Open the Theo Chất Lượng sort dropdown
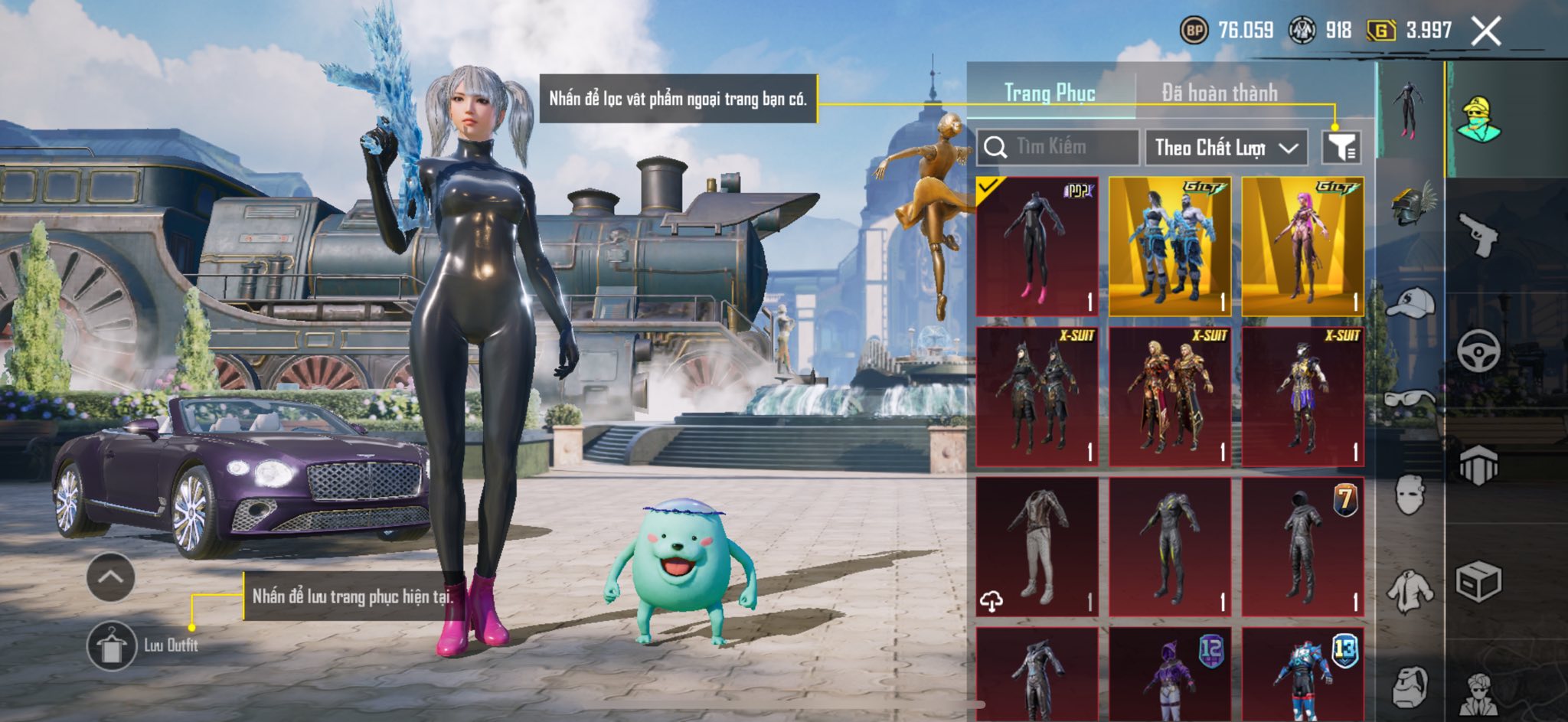The width and height of the screenshot is (1568, 722). point(1226,147)
